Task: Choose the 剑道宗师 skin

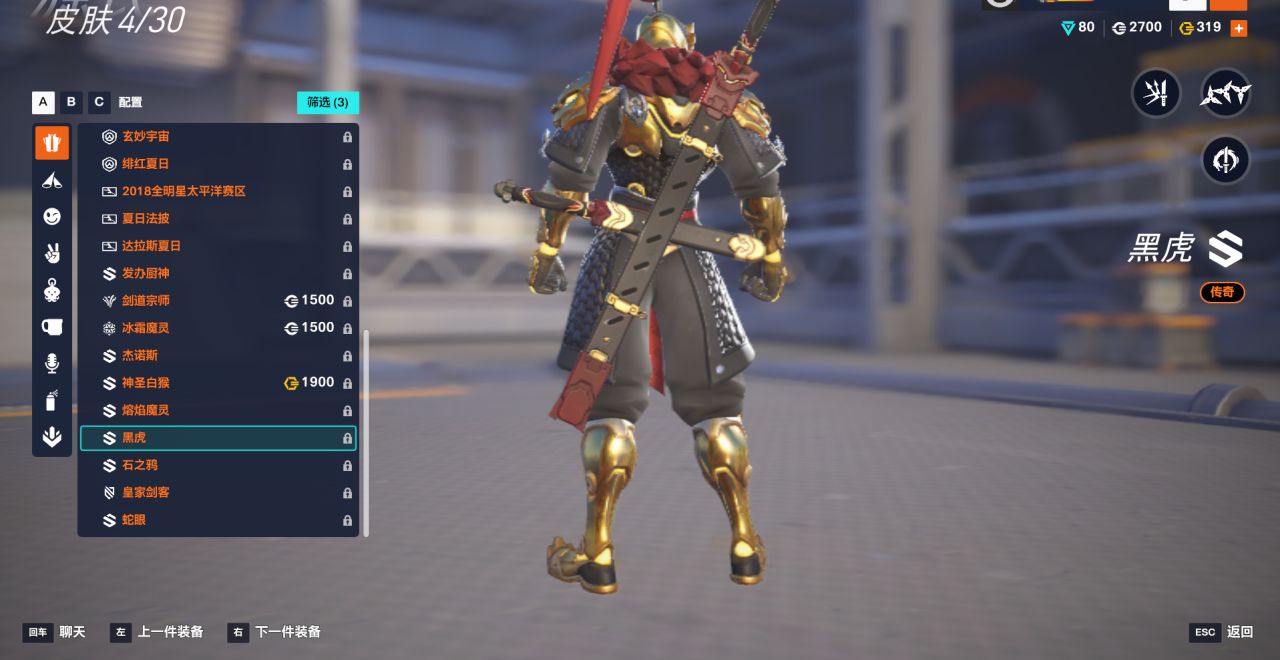Action: point(218,300)
